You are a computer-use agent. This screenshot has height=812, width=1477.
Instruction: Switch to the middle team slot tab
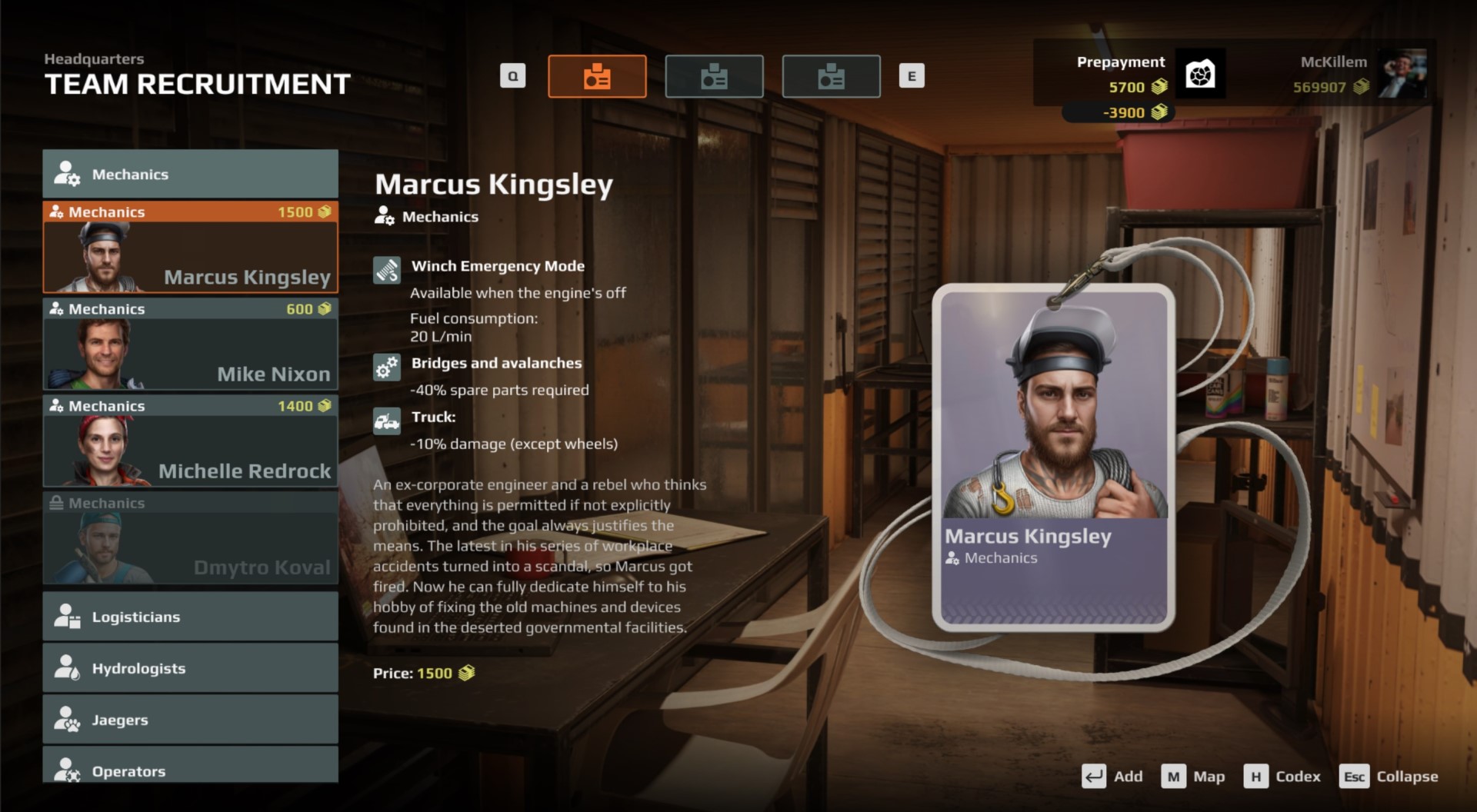[714, 77]
